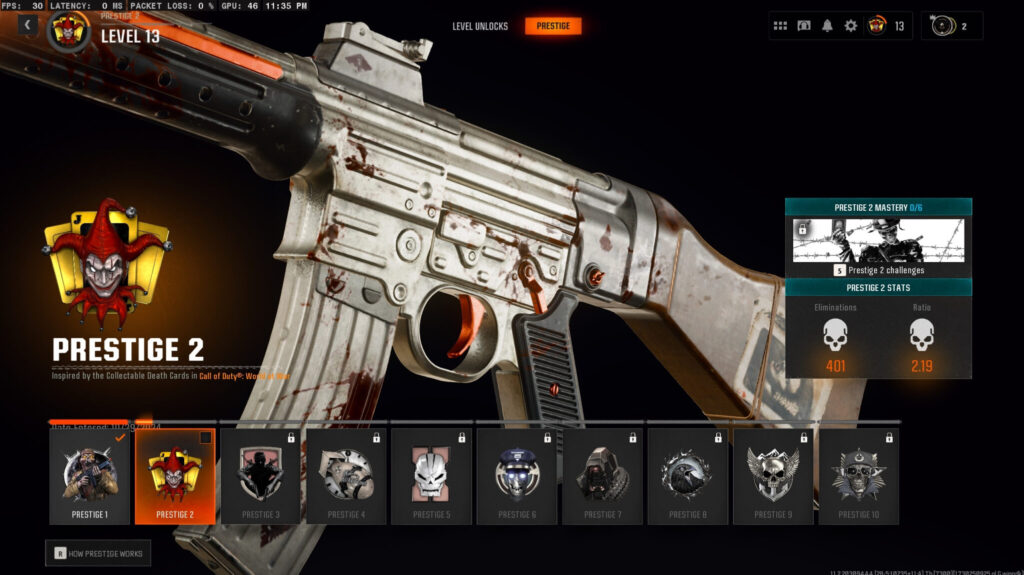Pick the locked Prestige 8 tile
1024x575 pixels.
tap(687, 476)
